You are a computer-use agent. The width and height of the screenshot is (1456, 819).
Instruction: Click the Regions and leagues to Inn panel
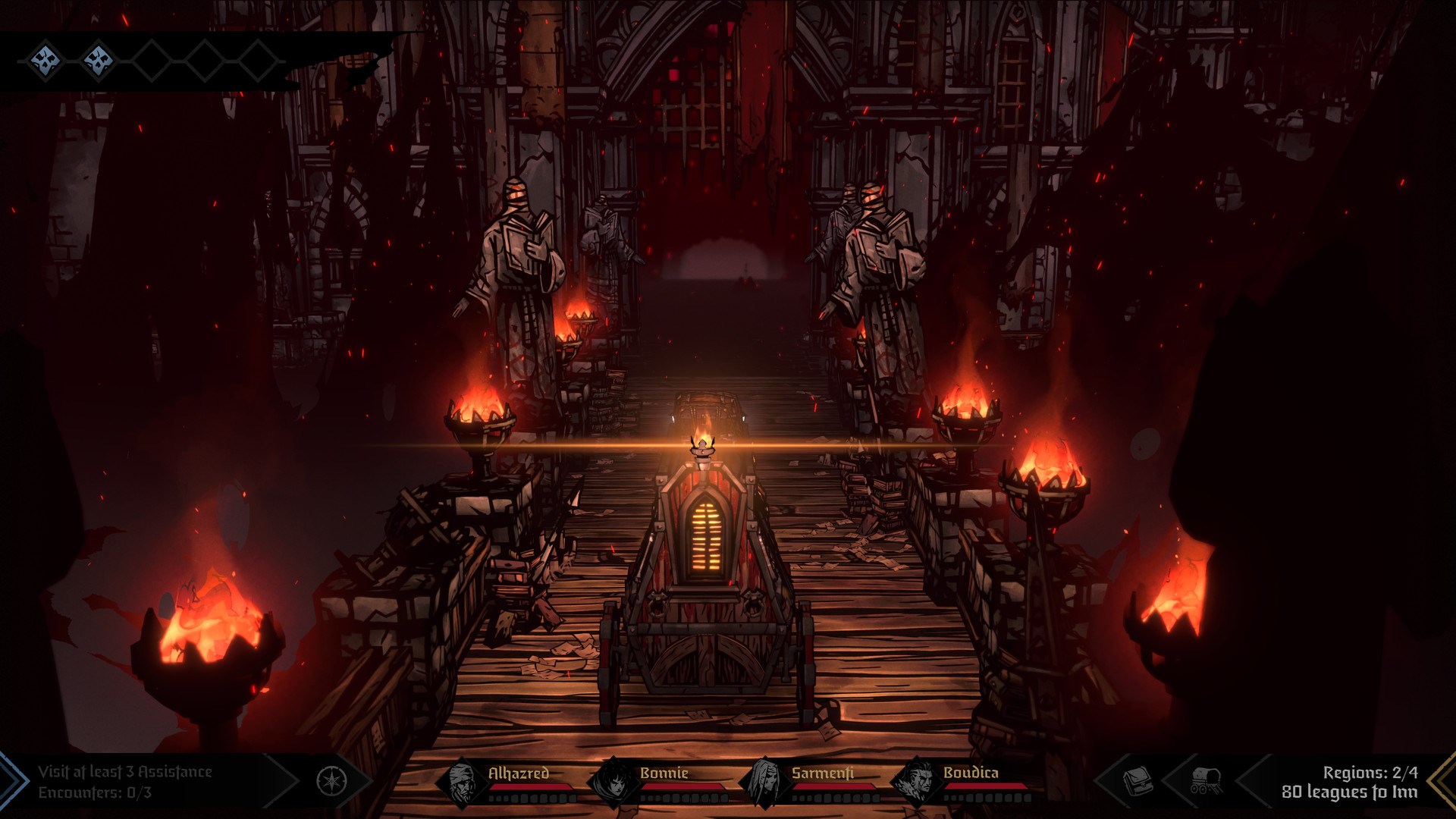(x=1349, y=782)
